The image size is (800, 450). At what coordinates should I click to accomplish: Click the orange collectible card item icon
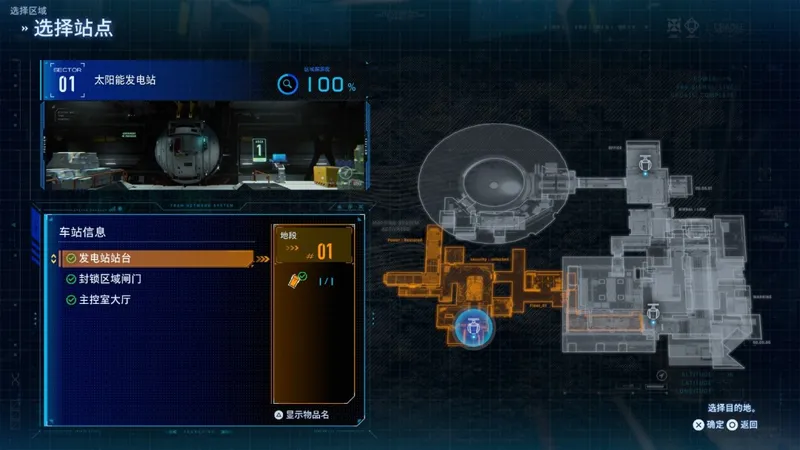pos(296,280)
